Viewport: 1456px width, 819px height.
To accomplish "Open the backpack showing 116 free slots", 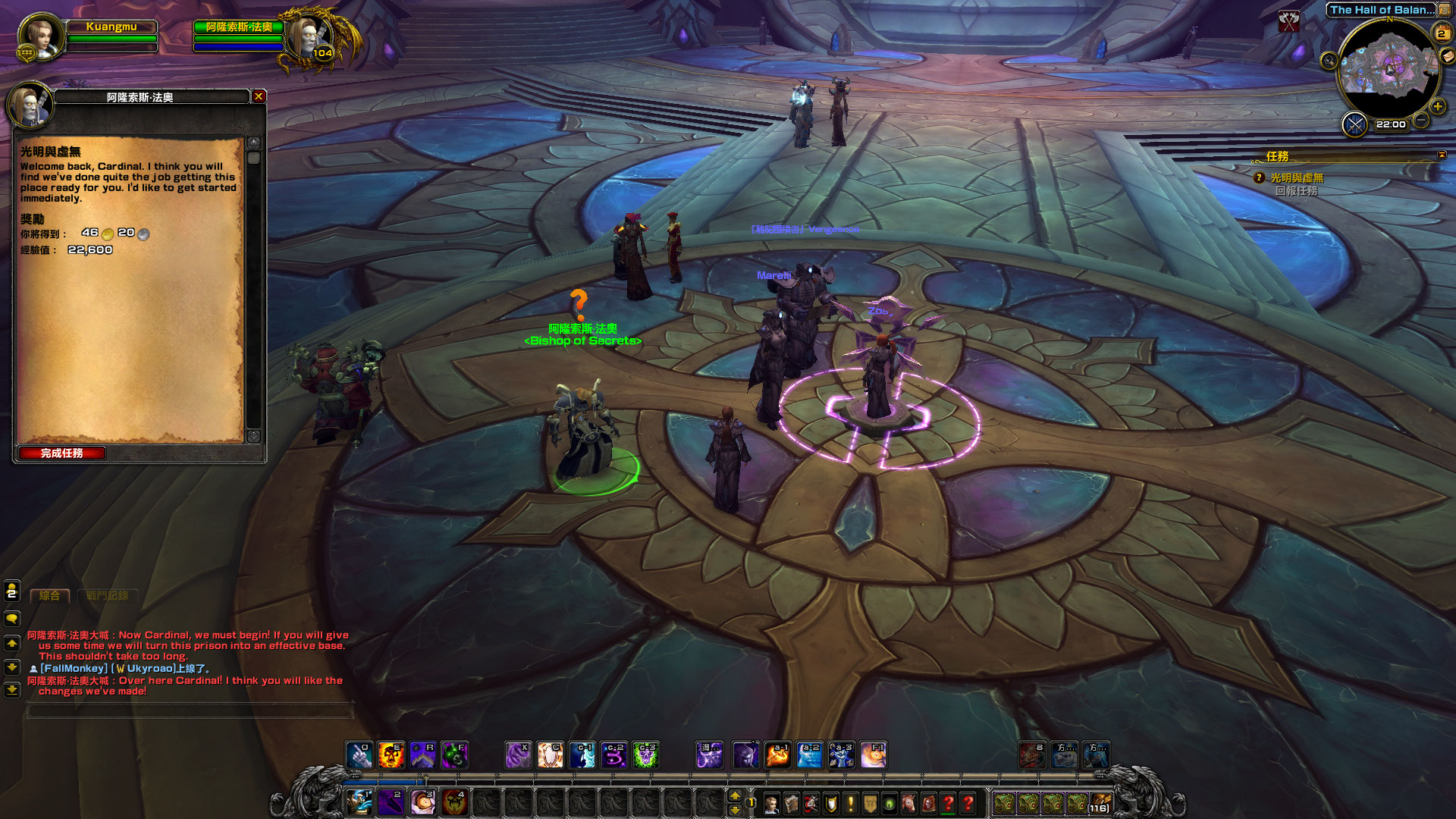I will point(1100,803).
